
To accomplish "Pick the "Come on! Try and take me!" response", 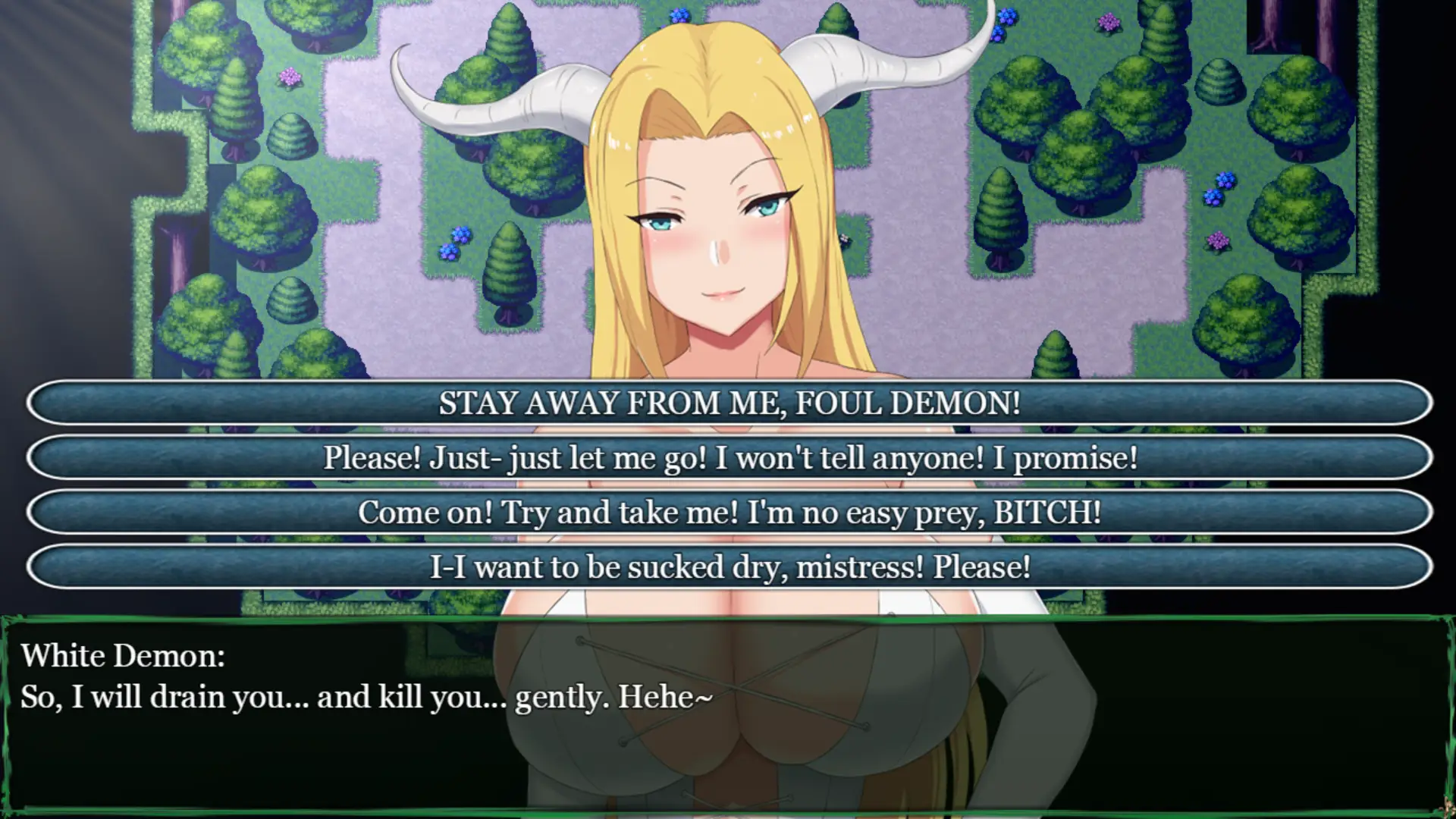I will pyautogui.click(x=728, y=513).
